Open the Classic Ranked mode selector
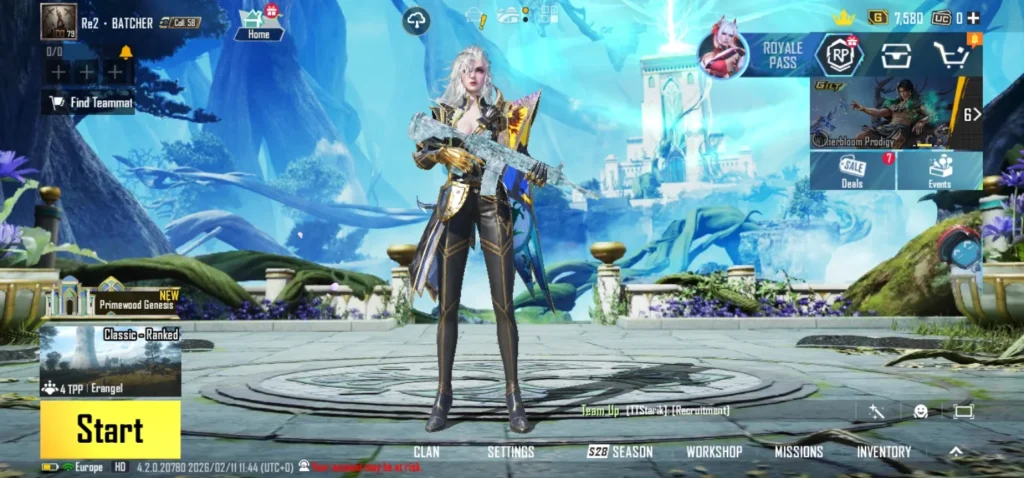1024x478 pixels. pyautogui.click(x=110, y=358)
